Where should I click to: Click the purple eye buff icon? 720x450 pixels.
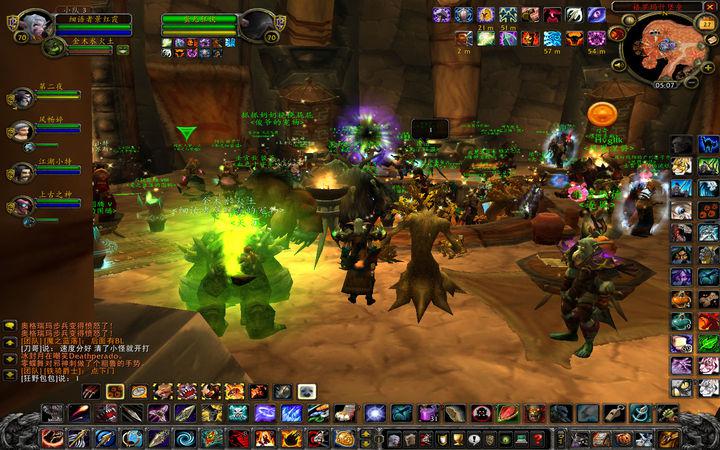[595, 14]
